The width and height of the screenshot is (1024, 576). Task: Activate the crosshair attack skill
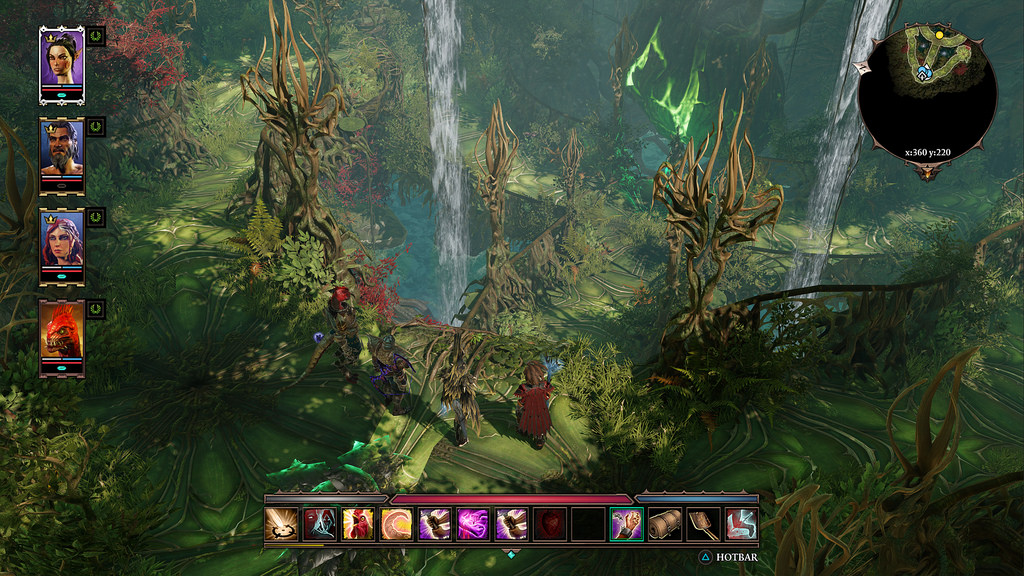[281, 524]
